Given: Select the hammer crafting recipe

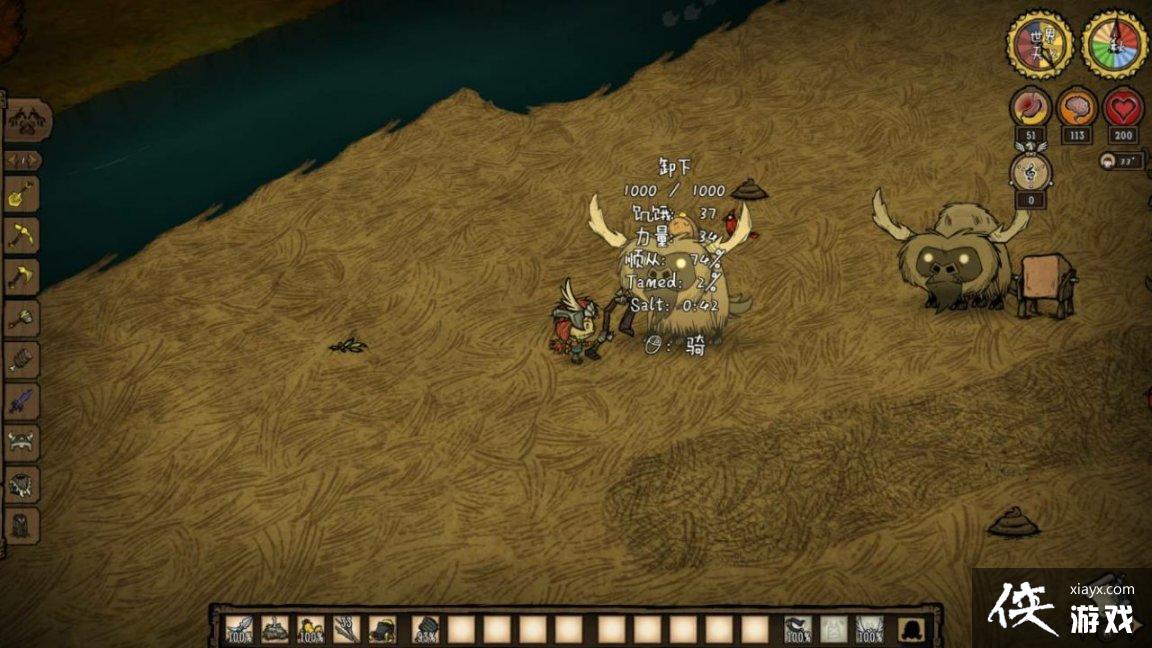Looking at the screenshot, I should [22, 318].
